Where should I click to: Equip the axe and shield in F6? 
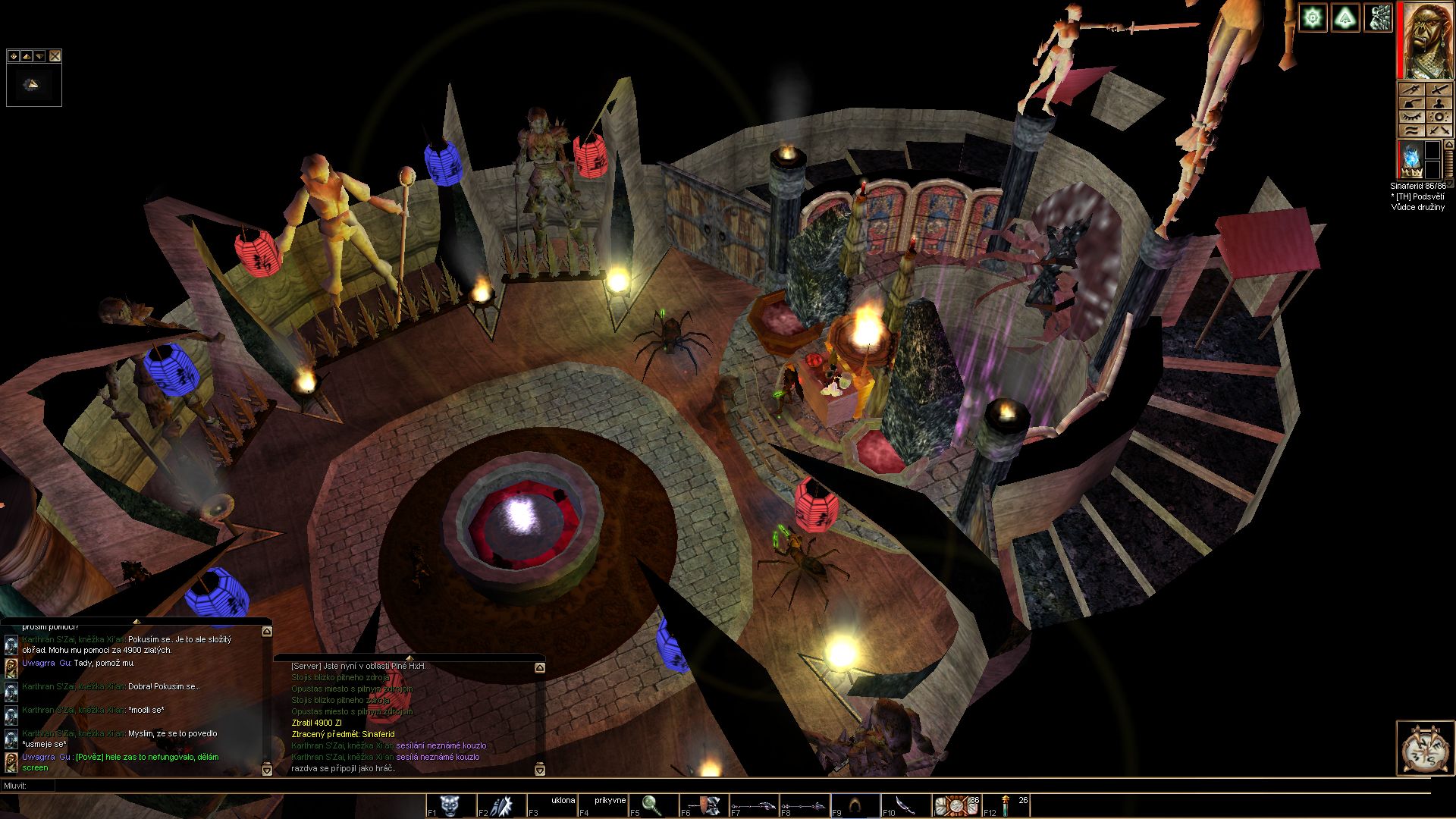point(703,805)
